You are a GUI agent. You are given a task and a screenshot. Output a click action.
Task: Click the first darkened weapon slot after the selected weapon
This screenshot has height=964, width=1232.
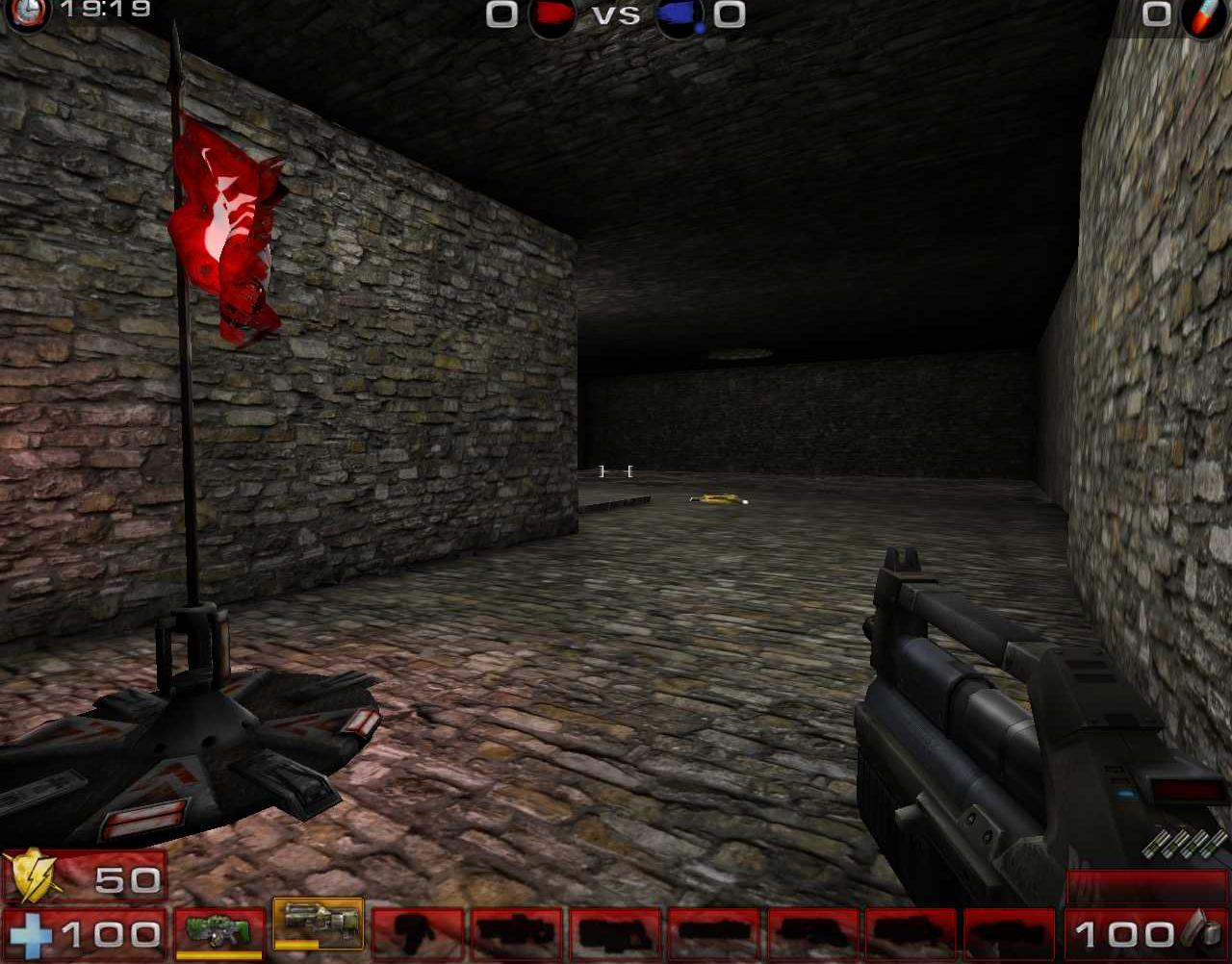tap(419, 933)
